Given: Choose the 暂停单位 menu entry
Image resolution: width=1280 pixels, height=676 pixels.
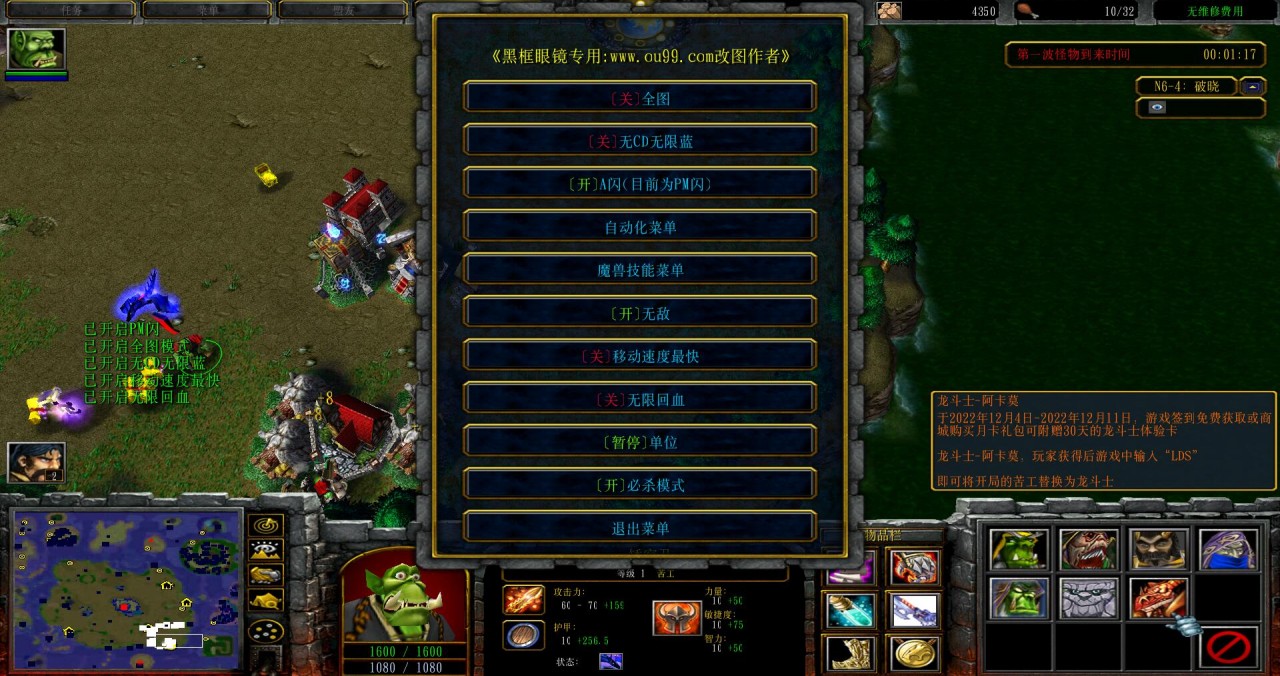Looking at the screenshot, I should click(x=640, y=442).
